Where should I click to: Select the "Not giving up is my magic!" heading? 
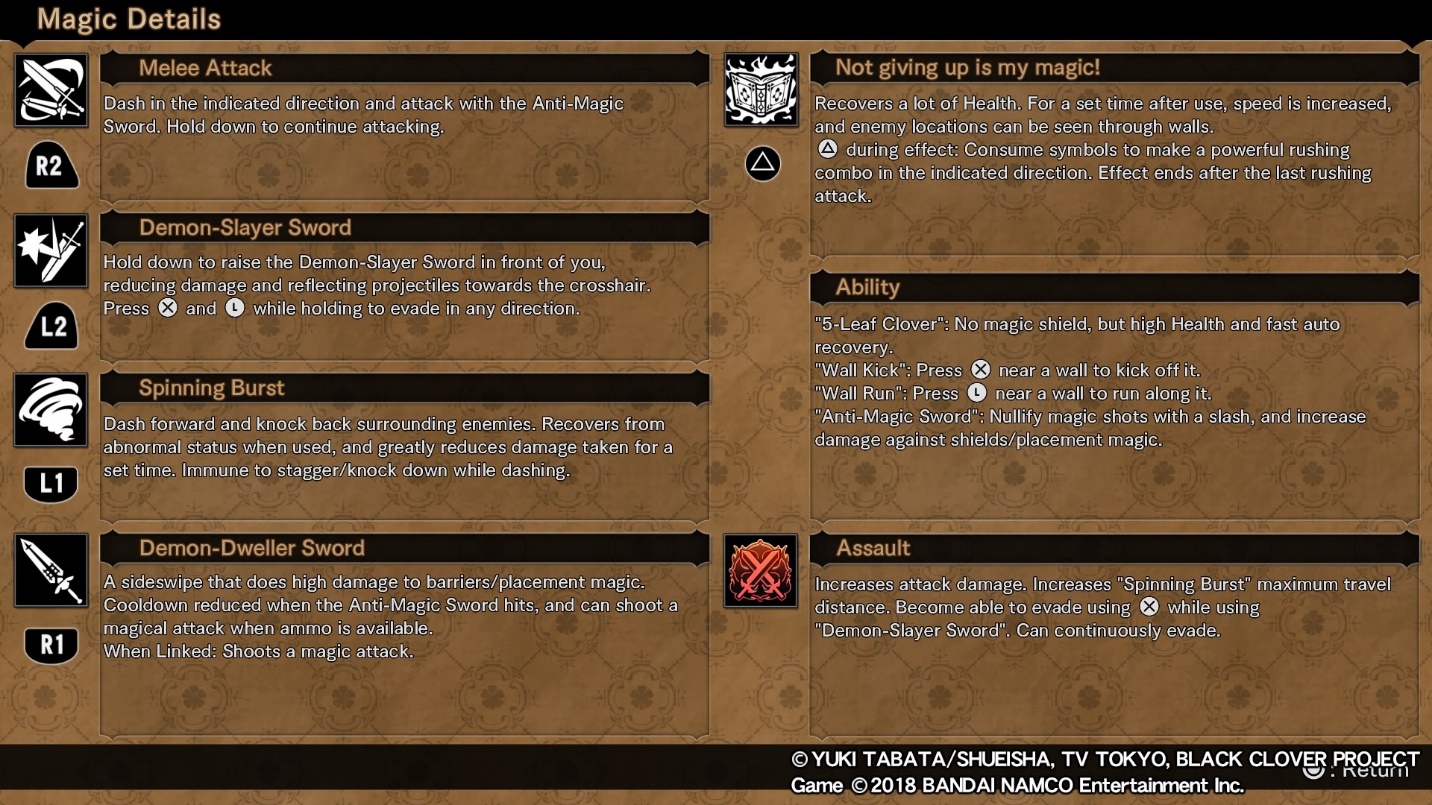coord(967,68)
